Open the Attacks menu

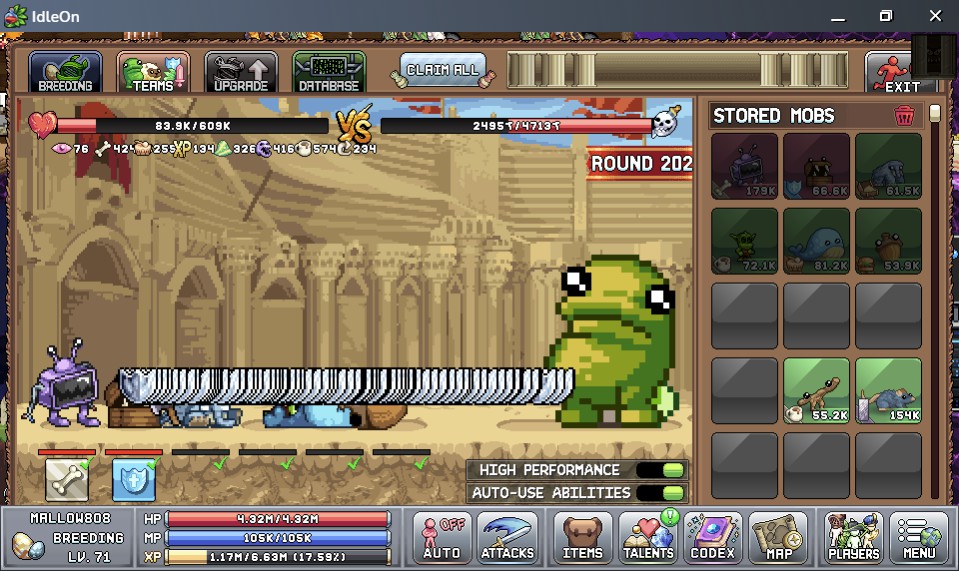(x=507, y=538)
